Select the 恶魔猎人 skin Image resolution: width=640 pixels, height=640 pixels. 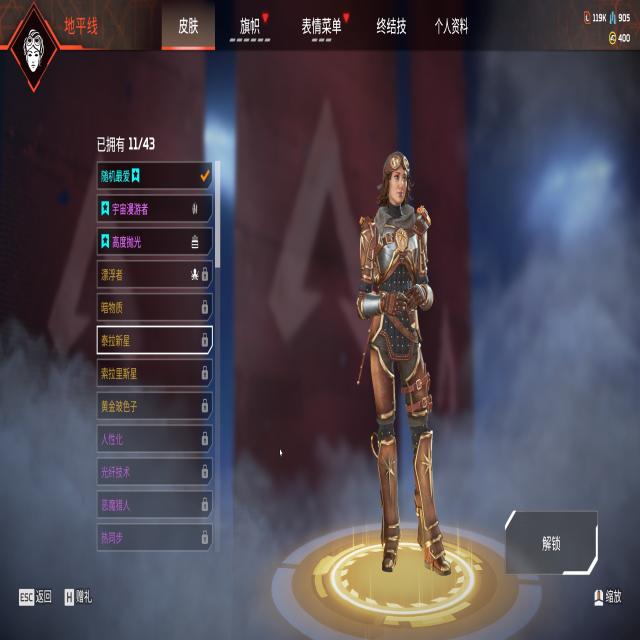154,505
